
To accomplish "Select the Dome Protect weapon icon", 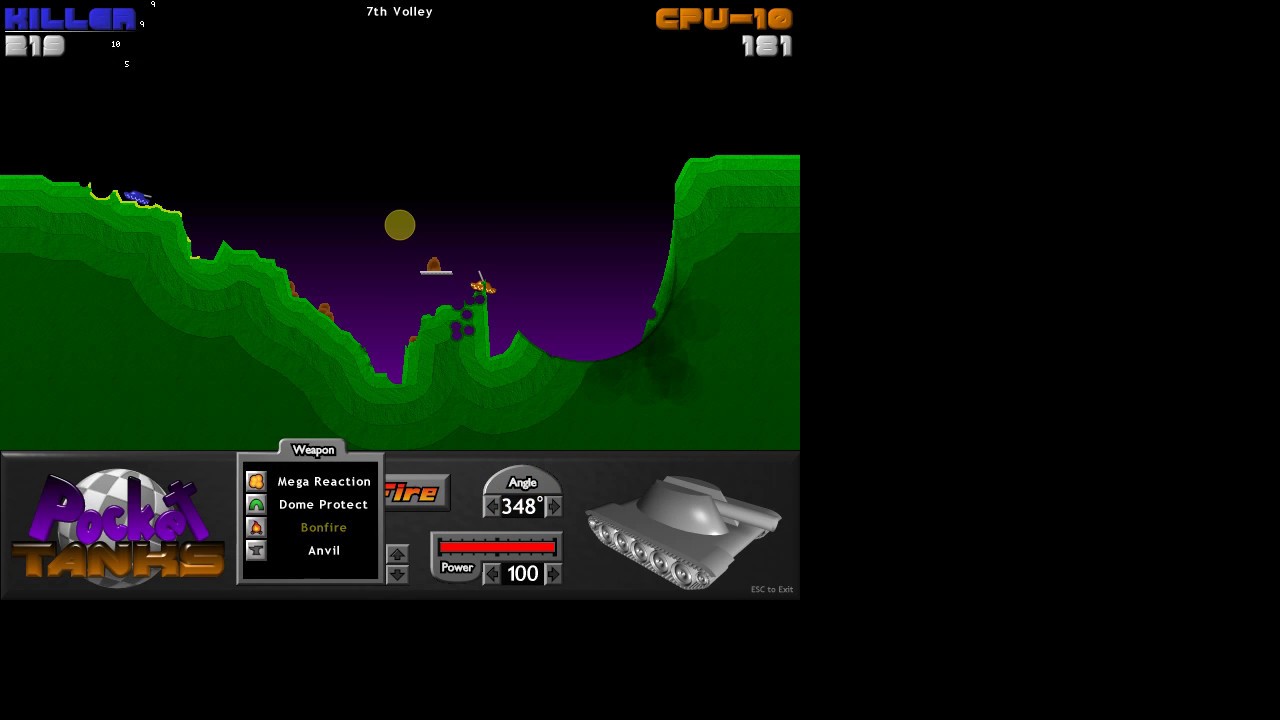I will point(257,504).
